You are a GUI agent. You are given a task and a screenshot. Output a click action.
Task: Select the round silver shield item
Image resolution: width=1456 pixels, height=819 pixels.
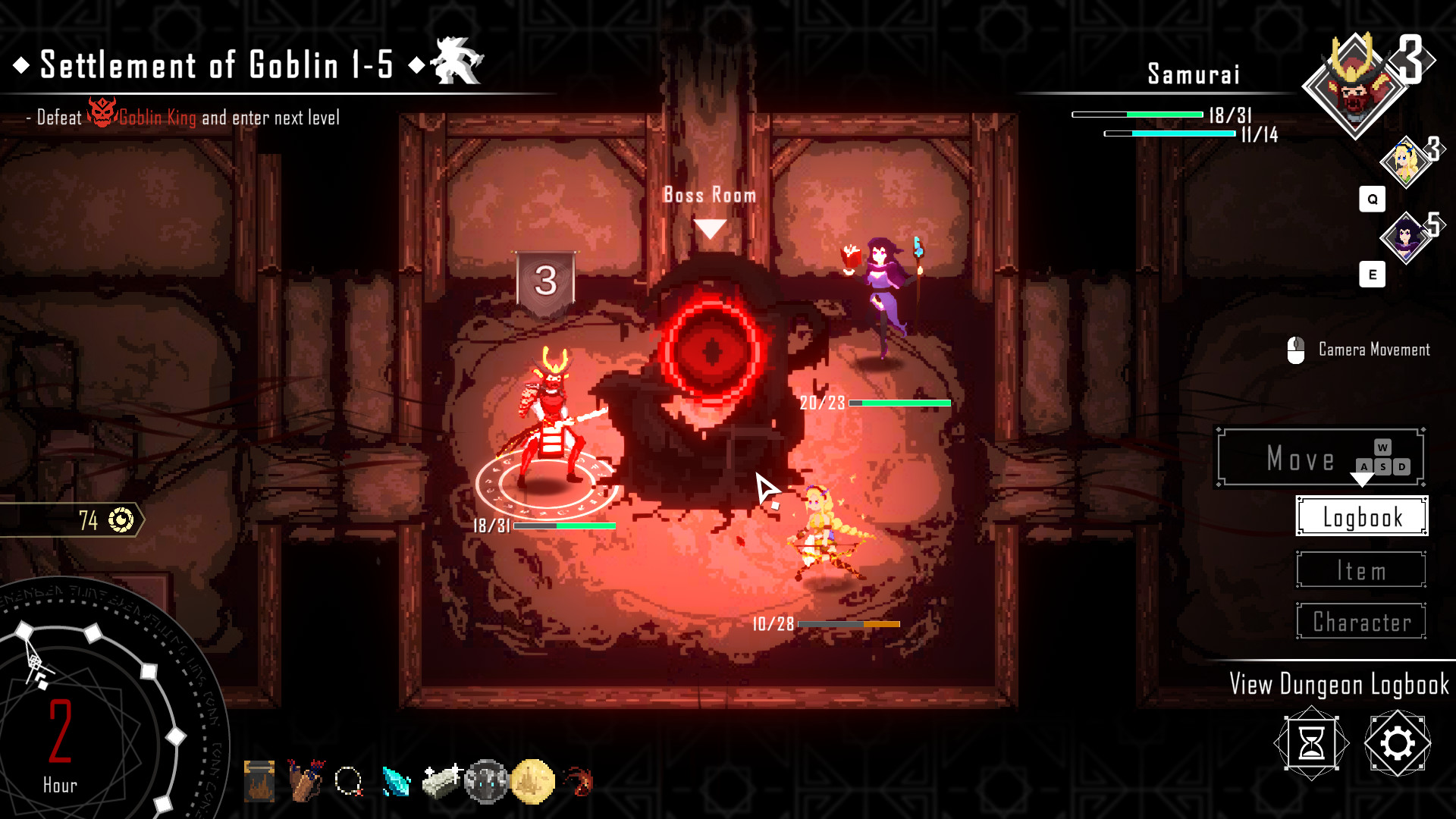point(486,781)
